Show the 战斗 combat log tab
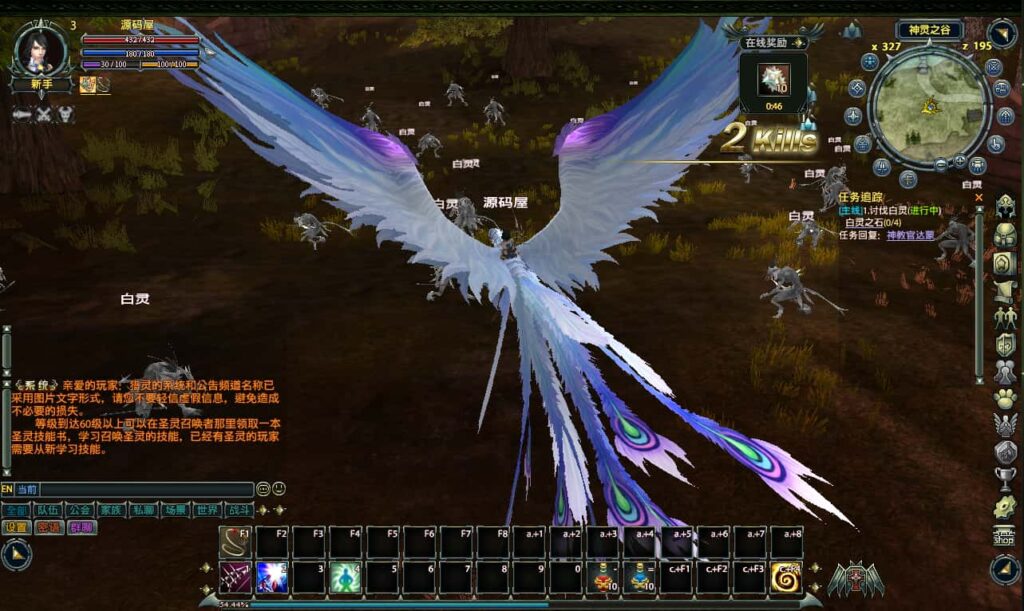 (239, 510)
